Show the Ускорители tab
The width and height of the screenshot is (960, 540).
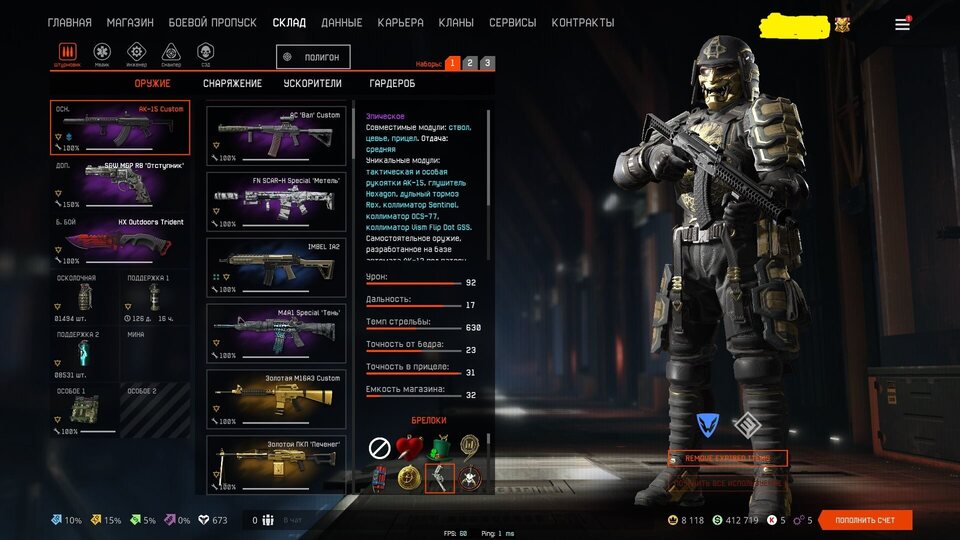(x=312, y=84)
